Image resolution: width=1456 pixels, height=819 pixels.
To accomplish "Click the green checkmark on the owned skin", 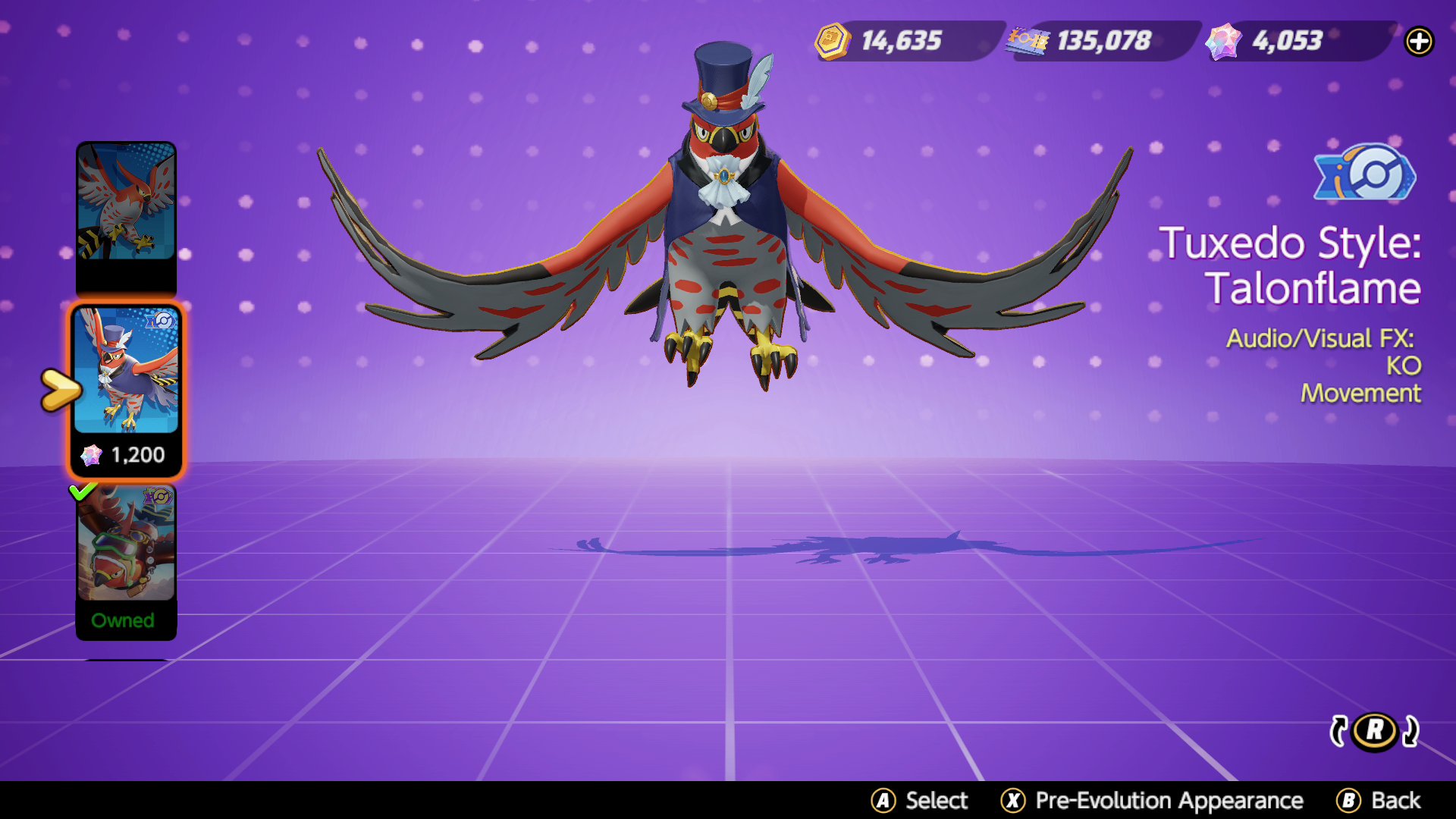I will (x=85, y=493).
